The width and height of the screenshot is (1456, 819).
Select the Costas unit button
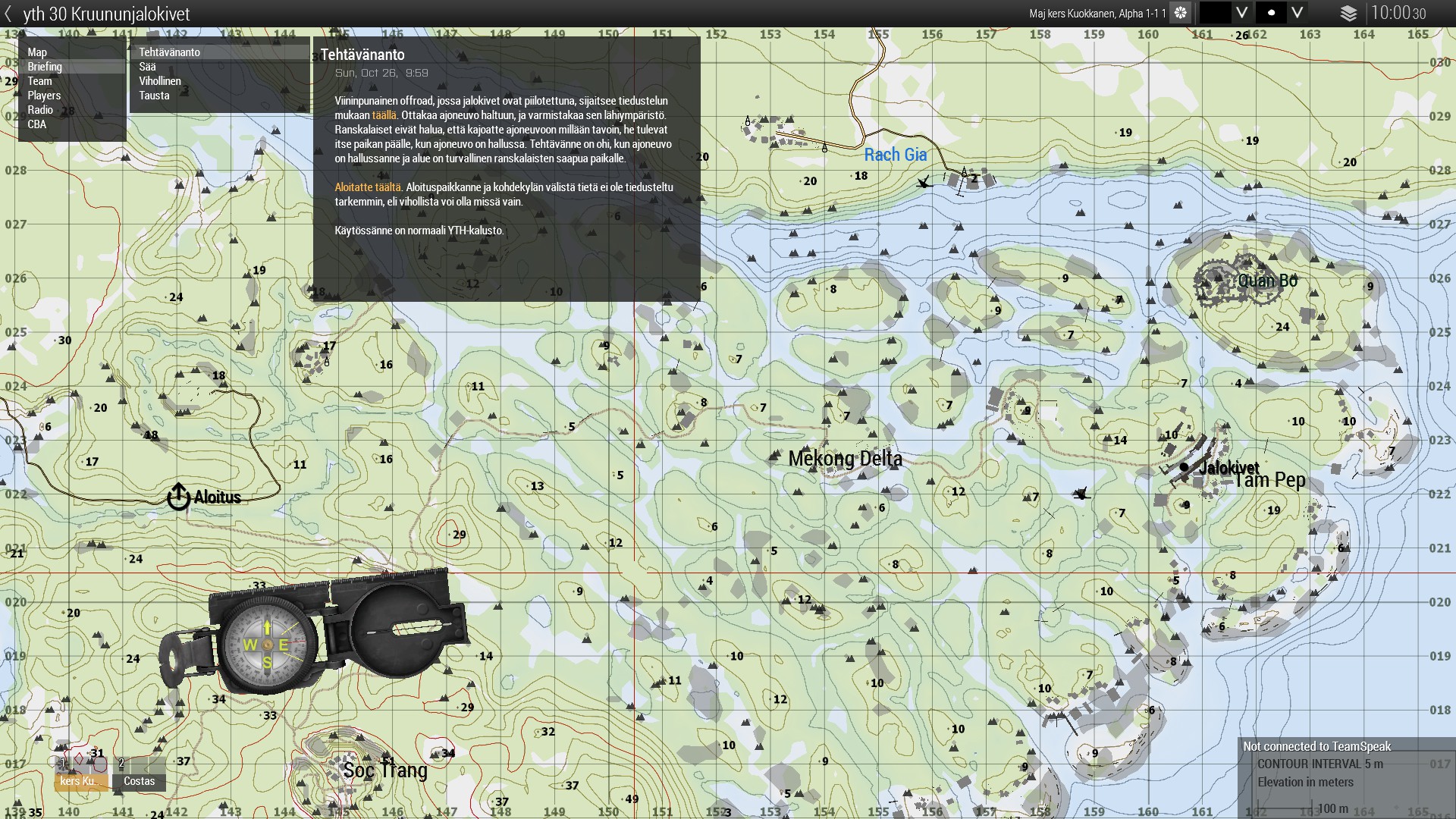point(139,780)
